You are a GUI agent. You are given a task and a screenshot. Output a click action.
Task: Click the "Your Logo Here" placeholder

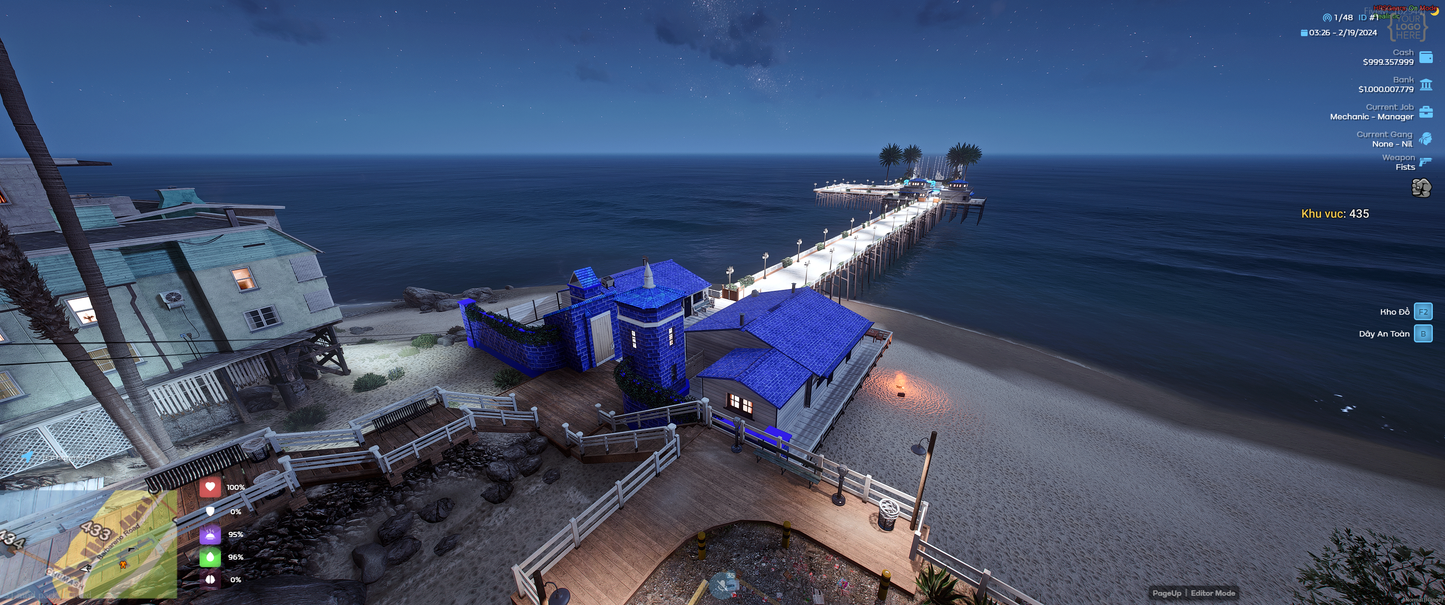coord(1409,27)
